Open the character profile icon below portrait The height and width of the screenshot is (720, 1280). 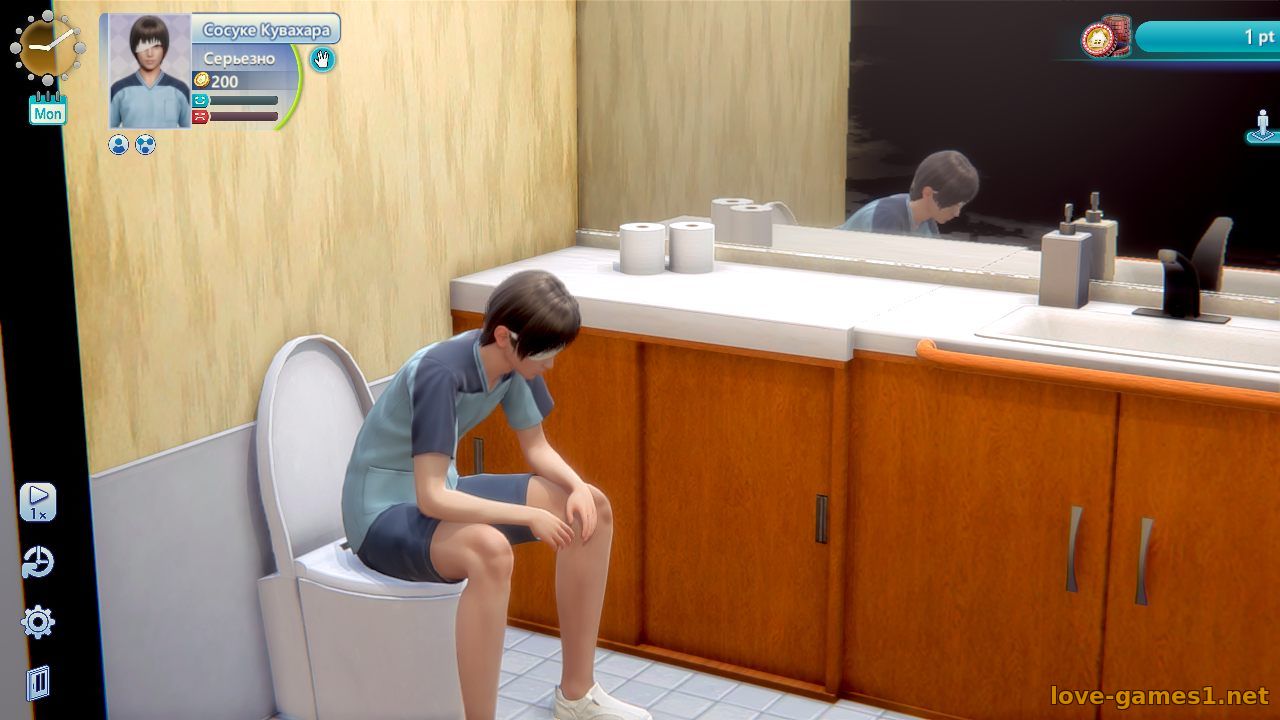tap(119, 145)
